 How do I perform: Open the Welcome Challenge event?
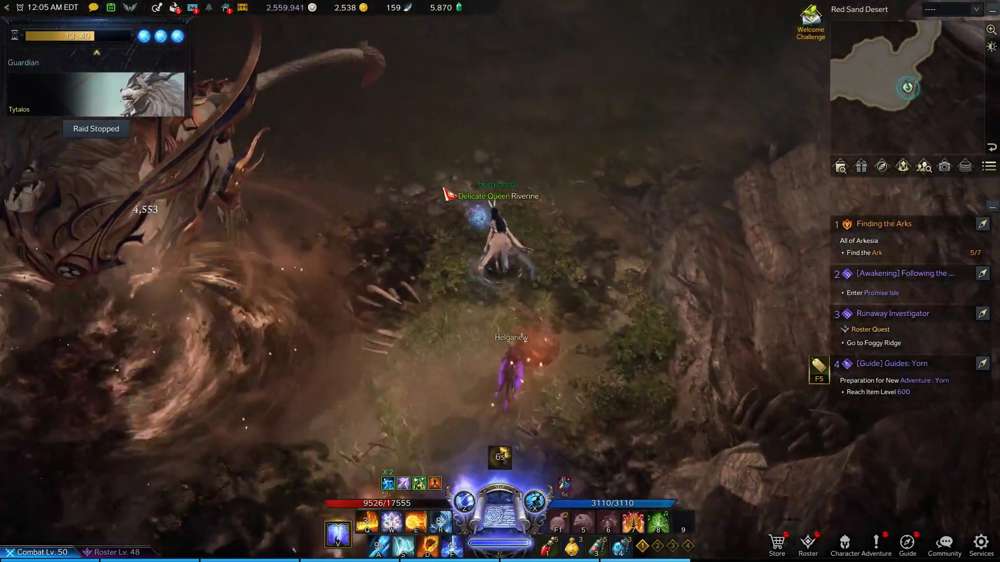810,20
